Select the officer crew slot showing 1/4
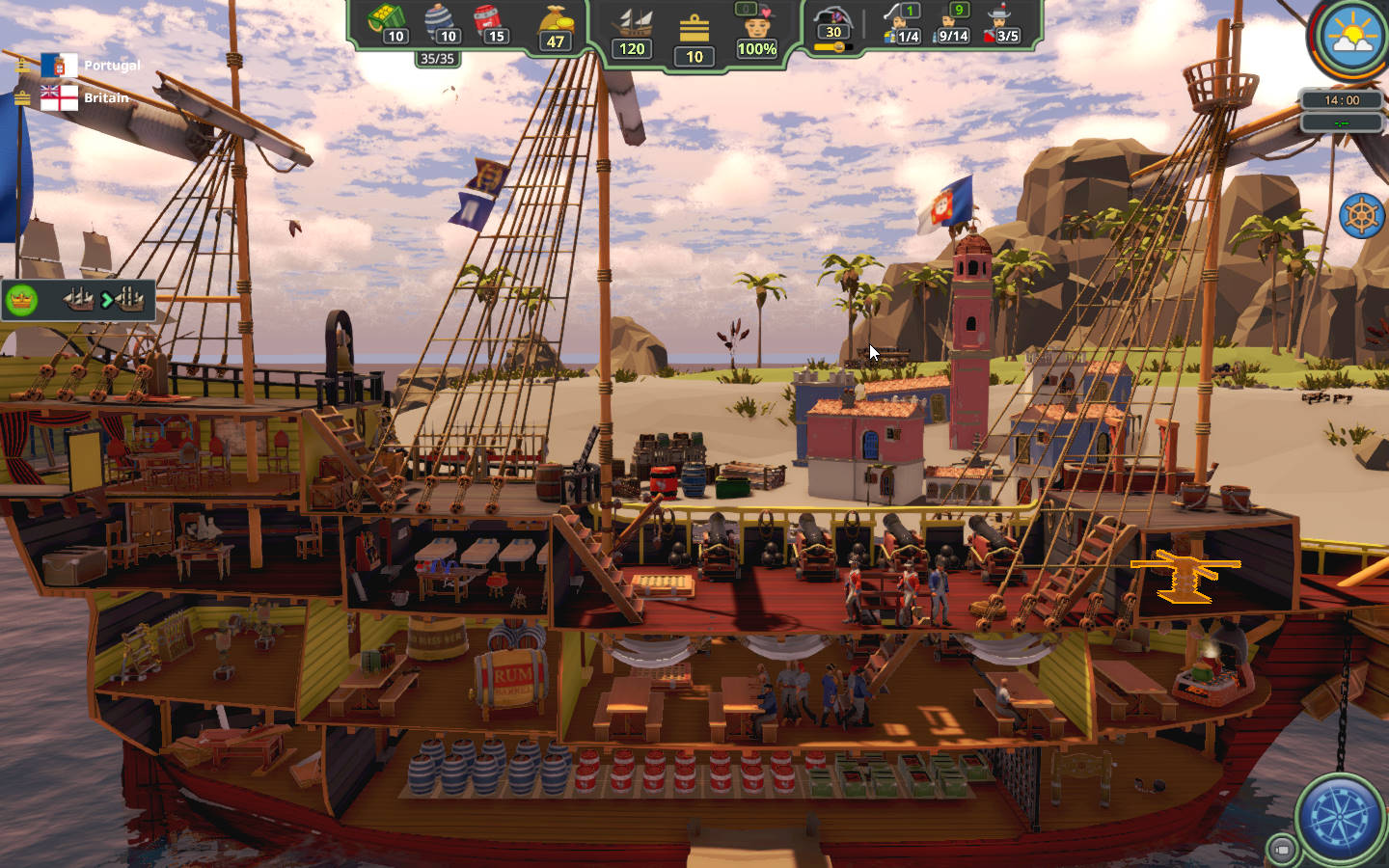 click(x=903, y=25)
